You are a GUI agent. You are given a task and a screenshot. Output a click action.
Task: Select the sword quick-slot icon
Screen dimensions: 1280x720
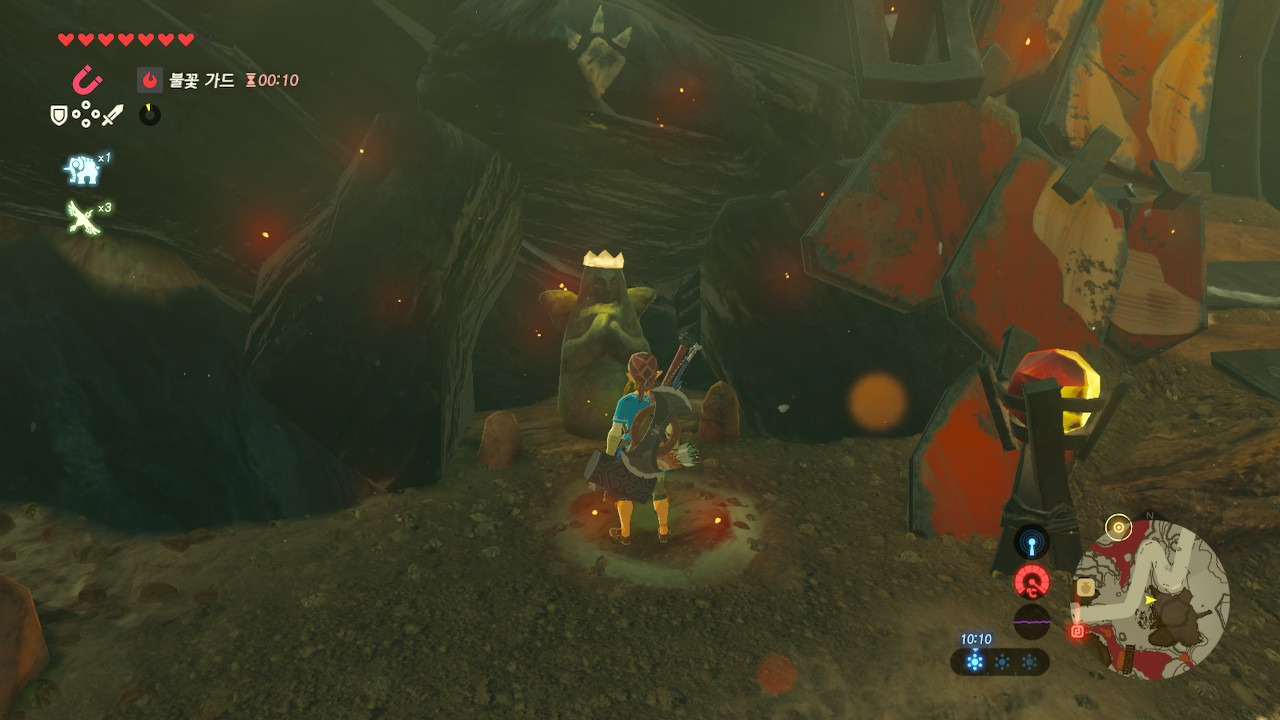pos(111,116)
